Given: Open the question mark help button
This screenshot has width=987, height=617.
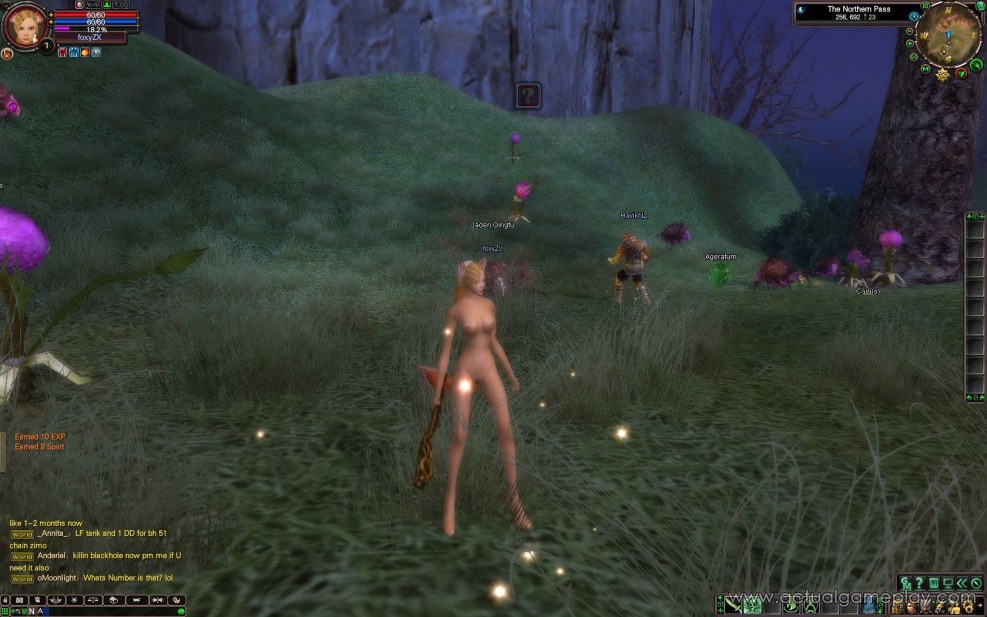Looking at the screenshot, I should (919, 583).
